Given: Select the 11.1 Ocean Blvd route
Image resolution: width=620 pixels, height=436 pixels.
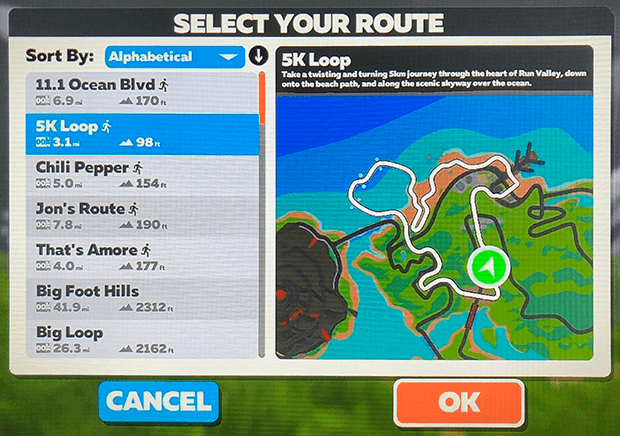Looking at the screenshot, I should tap(140, 92).
